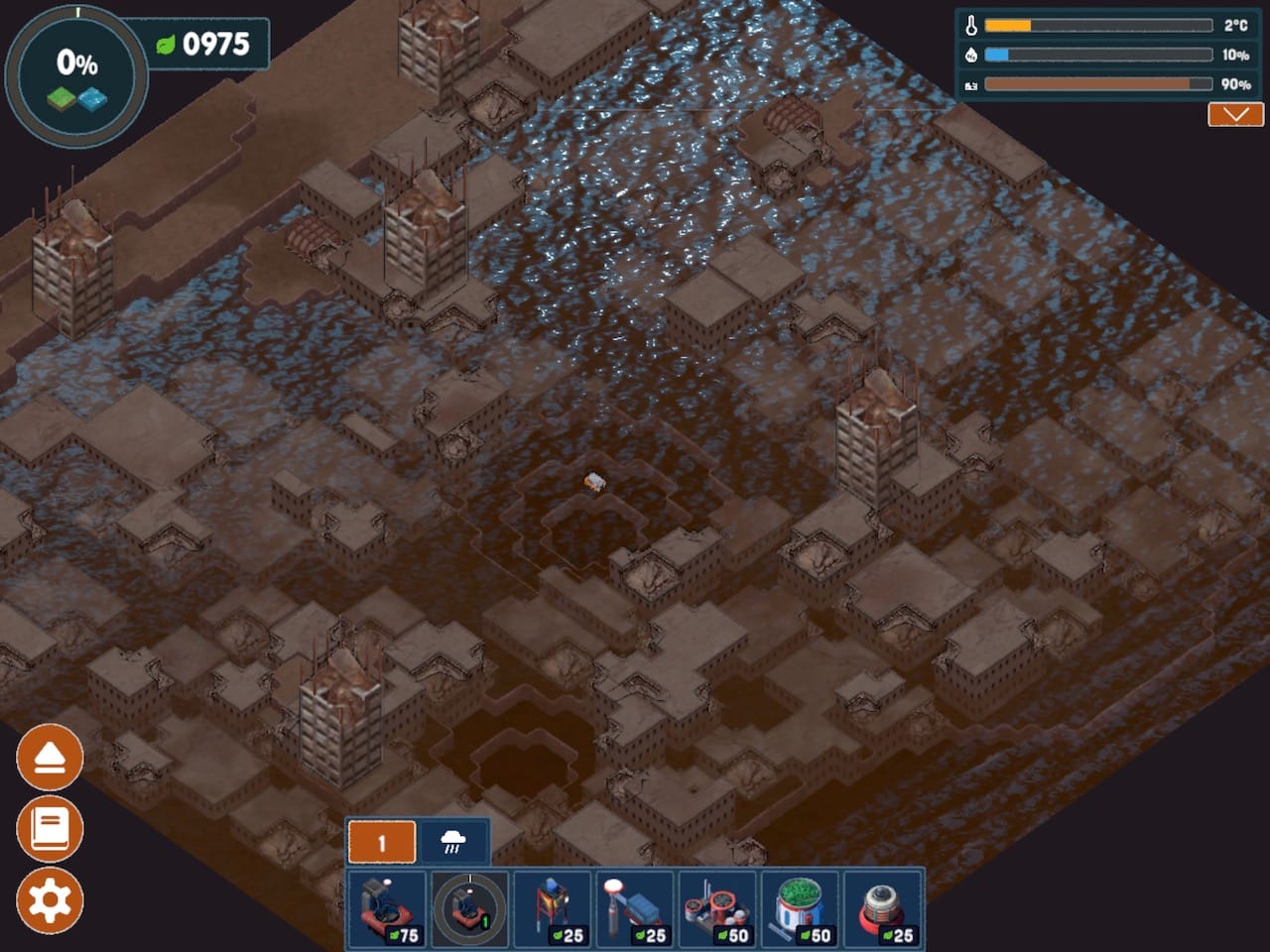Expand the climate stats panel arrow
This screenshot has width=1270, height=952.
tap(1235, 115)
